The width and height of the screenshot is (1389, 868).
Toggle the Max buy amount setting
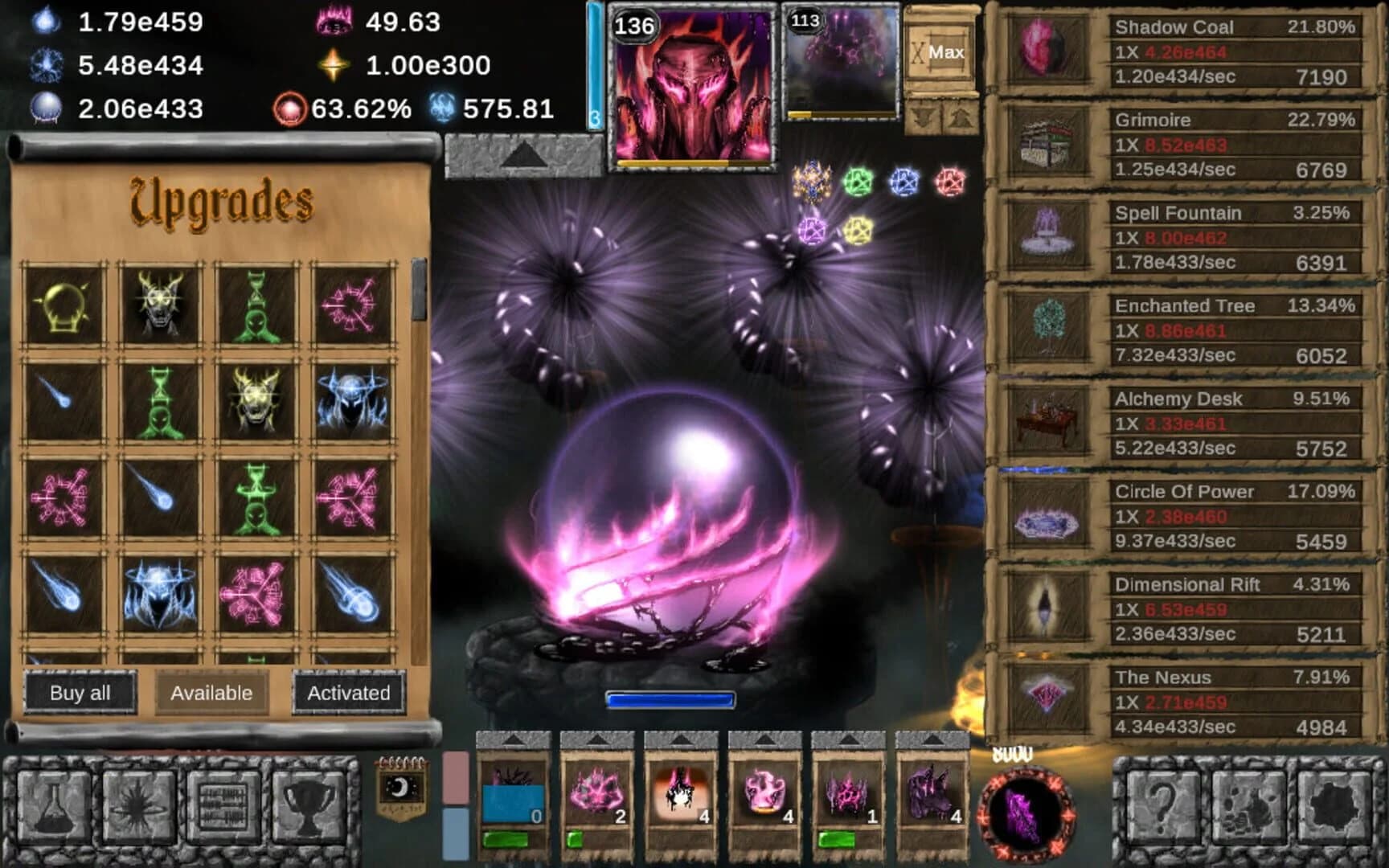(x=941, y=50)
